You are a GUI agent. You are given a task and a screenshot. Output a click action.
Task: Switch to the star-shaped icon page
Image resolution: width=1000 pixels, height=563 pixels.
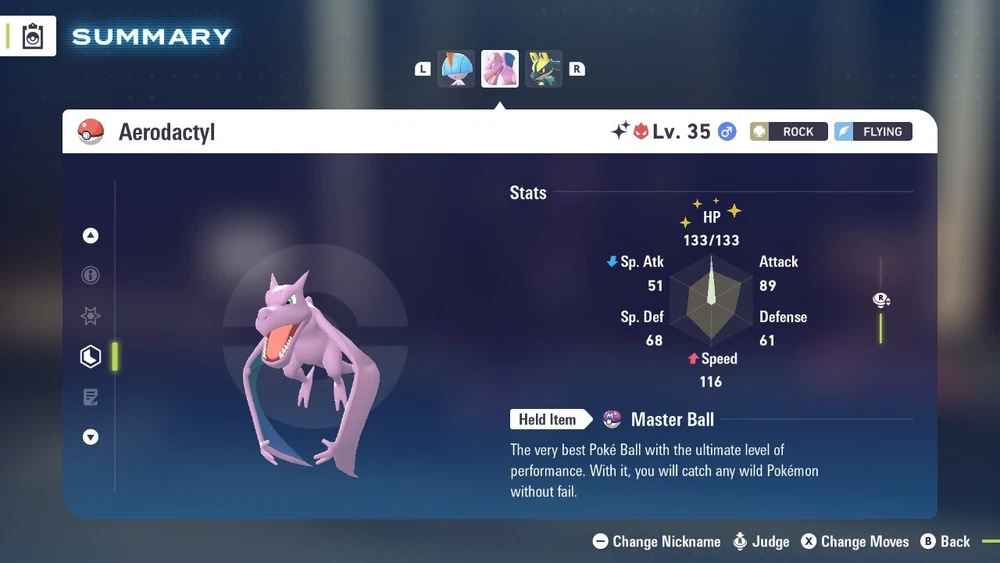point(91,316)
